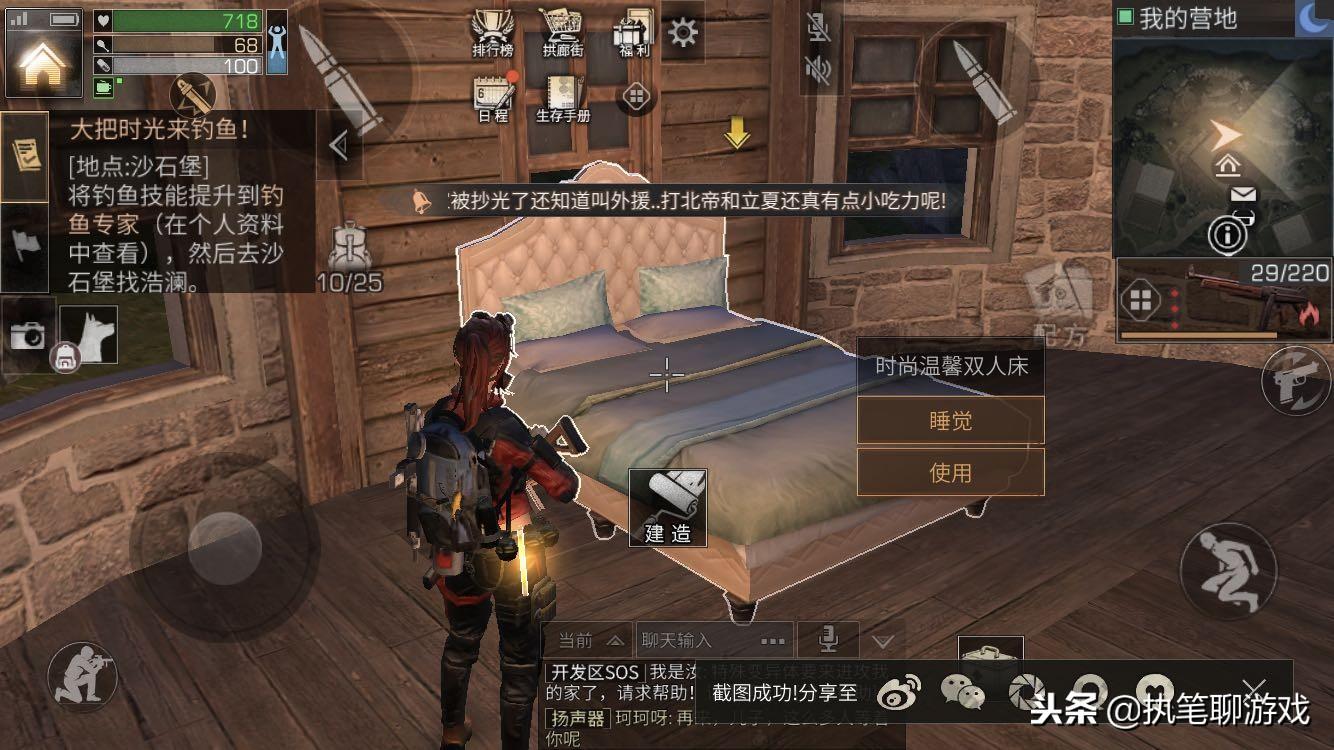The height and width of the screenshot is (750, 1334).
Task: Toggle the crouch stance button
Action: (x=1228, y=570)
